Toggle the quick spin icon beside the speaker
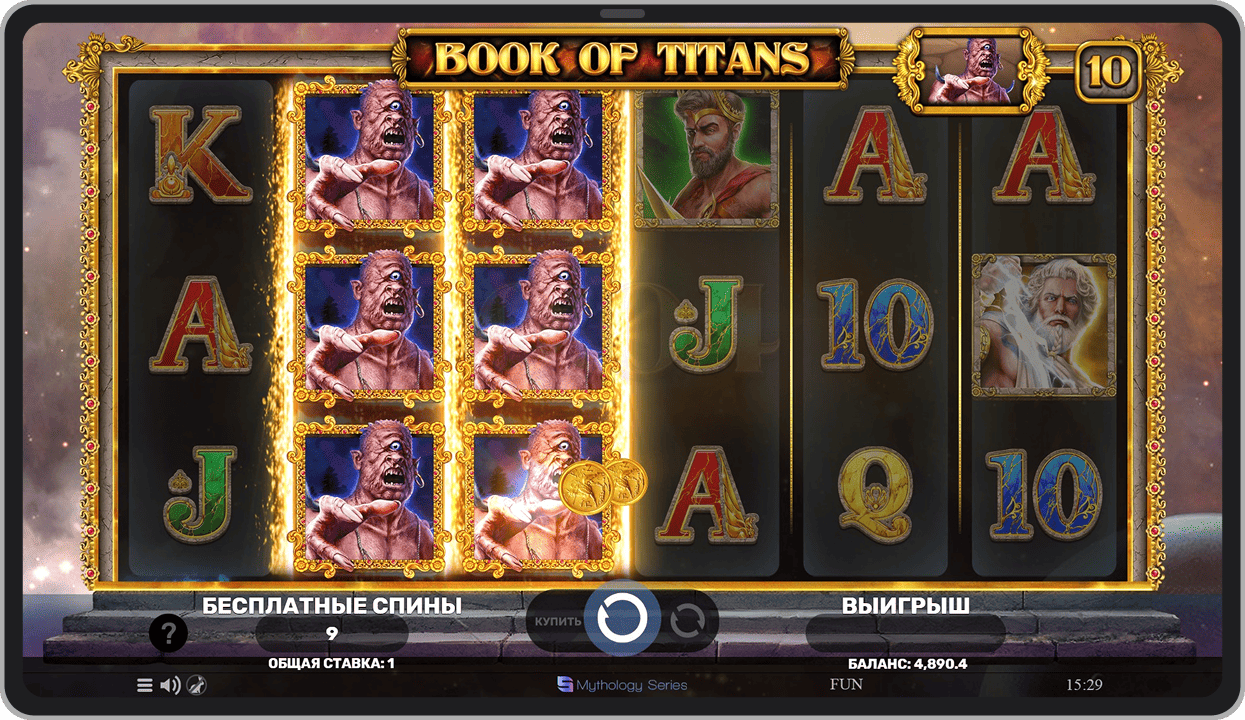This screenshot has width=1245, height=720. pos(197,685)
